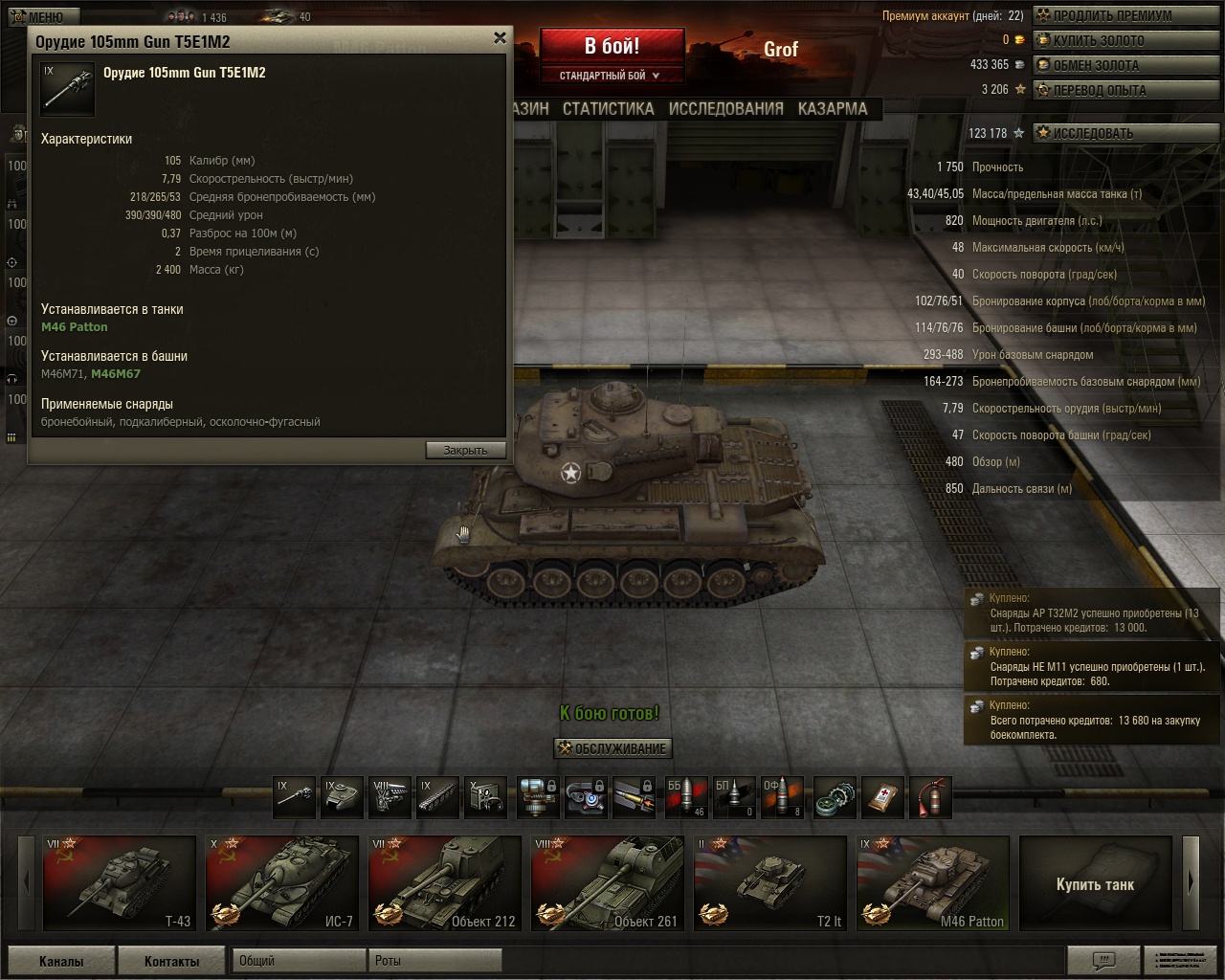
Task: Start battle with В бой! button
Action: tap(612, 46)
